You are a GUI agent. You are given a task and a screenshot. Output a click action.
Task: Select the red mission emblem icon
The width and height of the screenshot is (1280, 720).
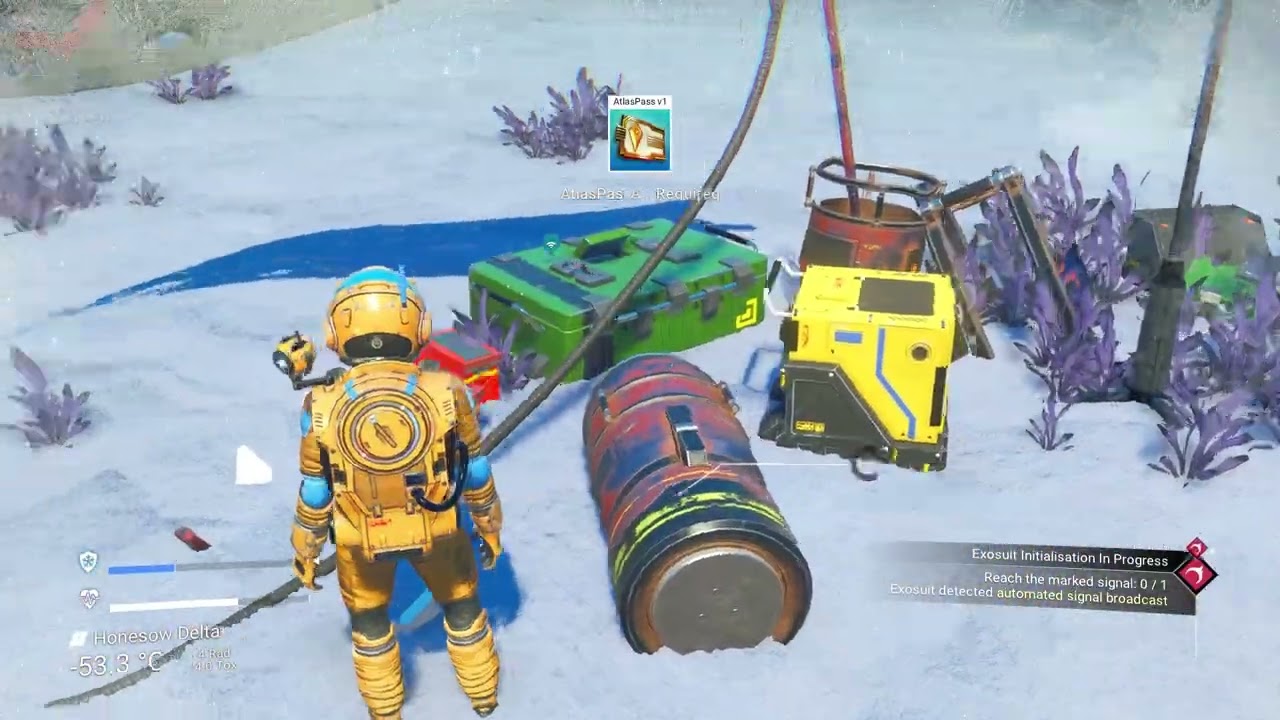pos(1195,572)
